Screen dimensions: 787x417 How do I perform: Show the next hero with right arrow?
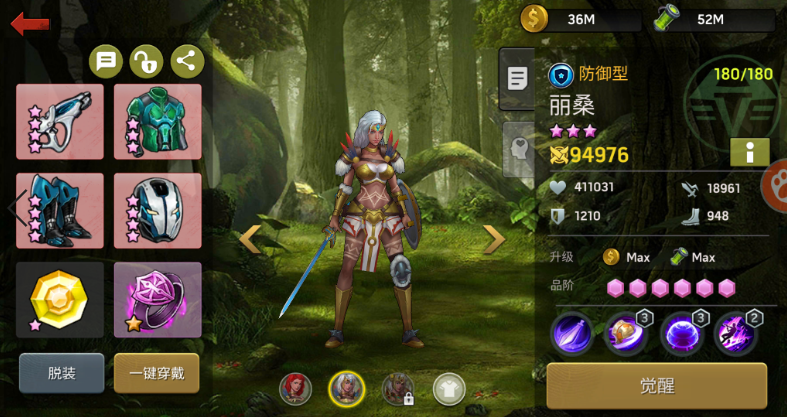click(494, 238)
